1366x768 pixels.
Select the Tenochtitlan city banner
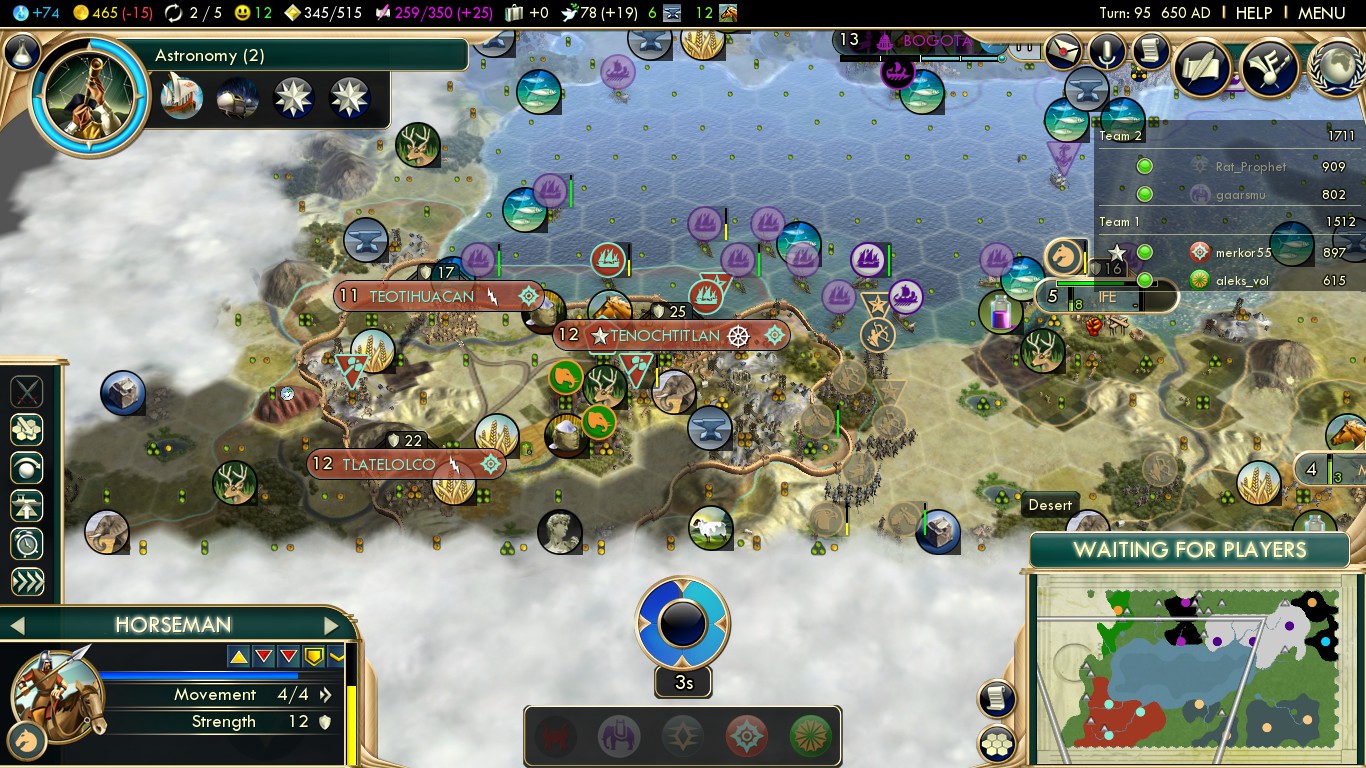(663, 336)
